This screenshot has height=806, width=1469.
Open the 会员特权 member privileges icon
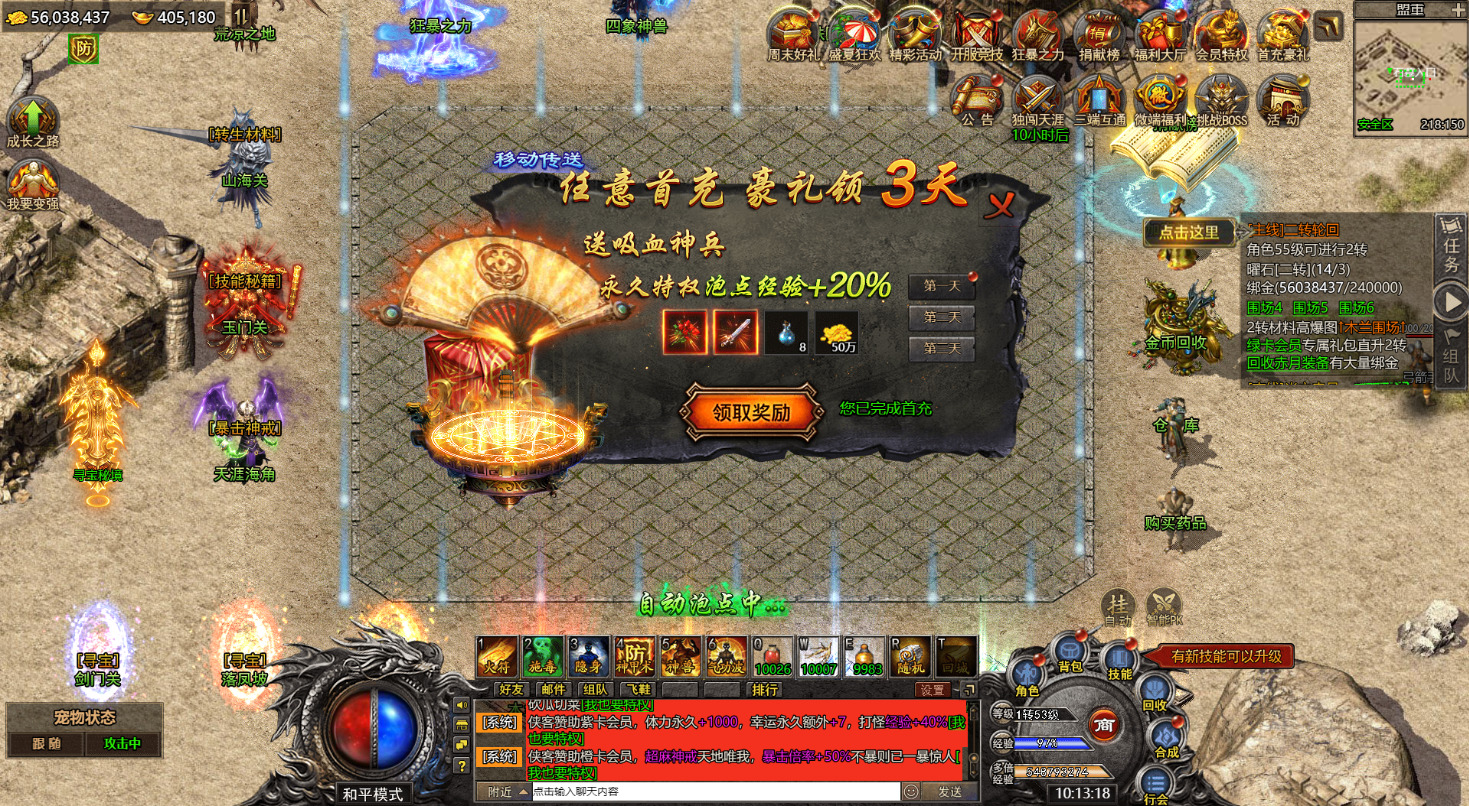pyautogui.click(x=1221, y=36)
